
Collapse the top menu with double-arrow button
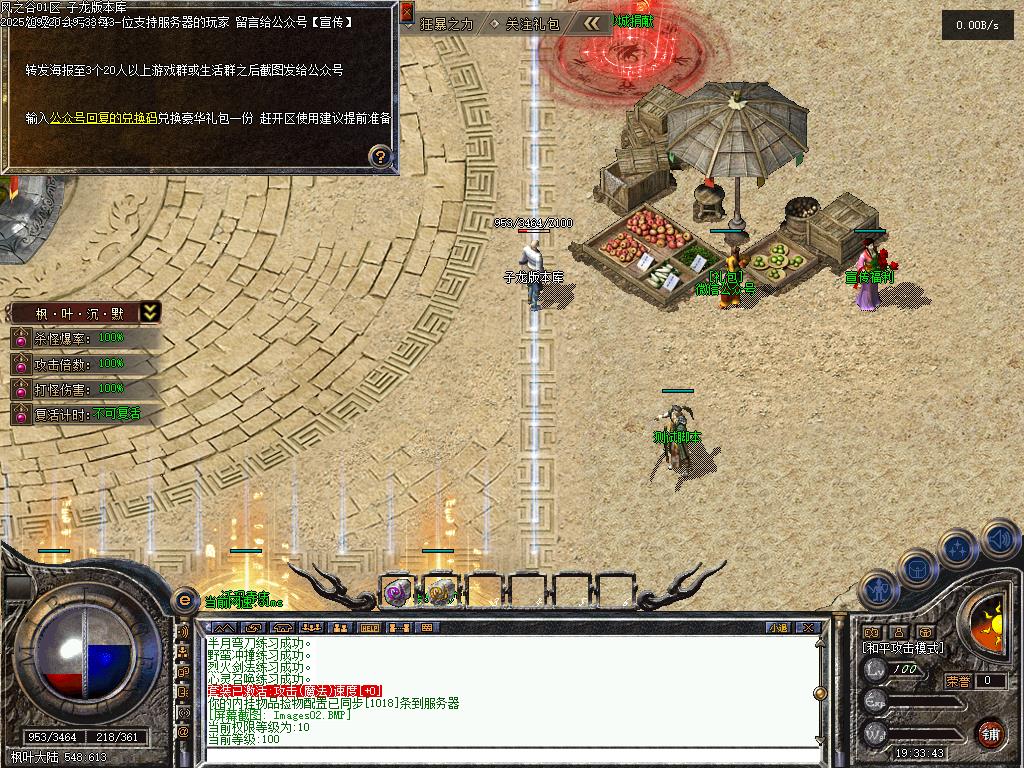[595, 23]
